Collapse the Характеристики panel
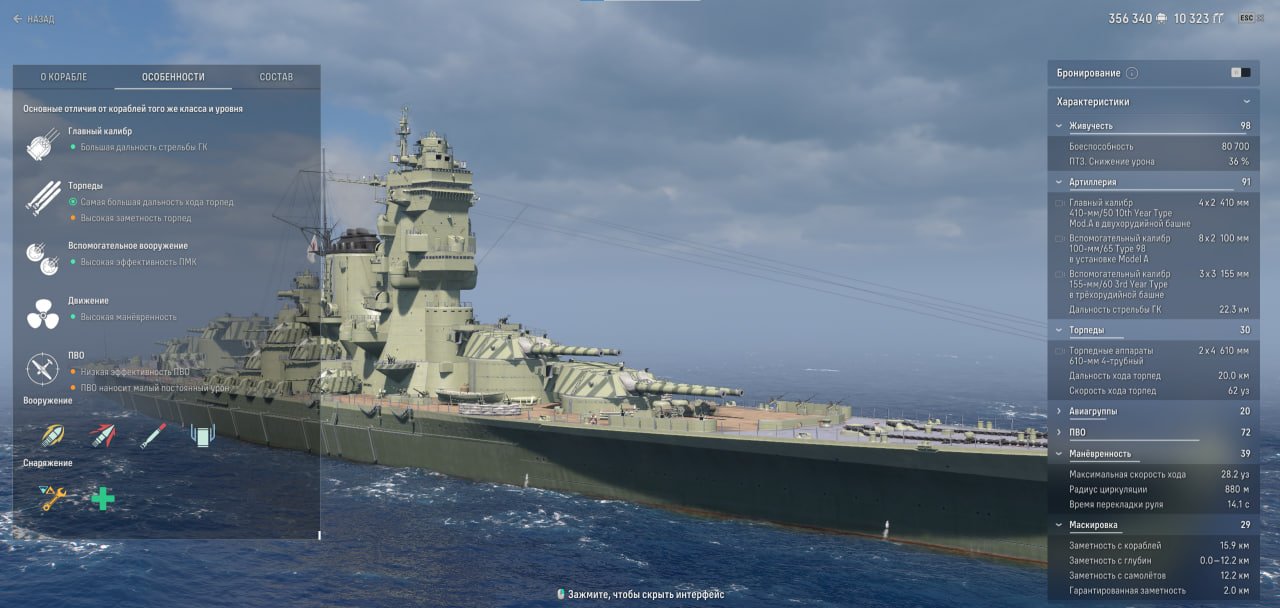The width and height of the screenshot is (1280, 608). point(1246,102)
